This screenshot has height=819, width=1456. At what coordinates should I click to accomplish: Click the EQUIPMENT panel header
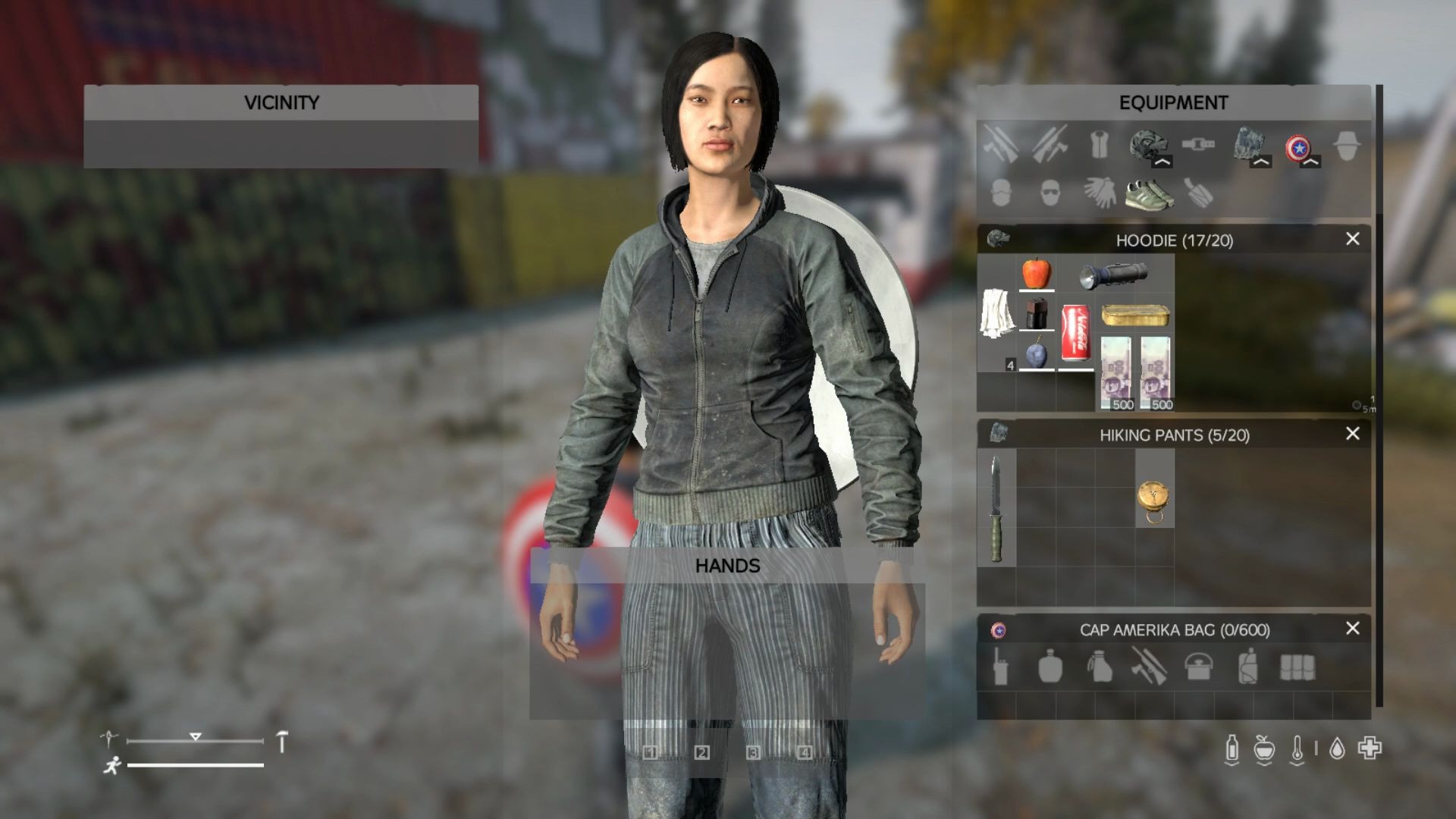1172,102
